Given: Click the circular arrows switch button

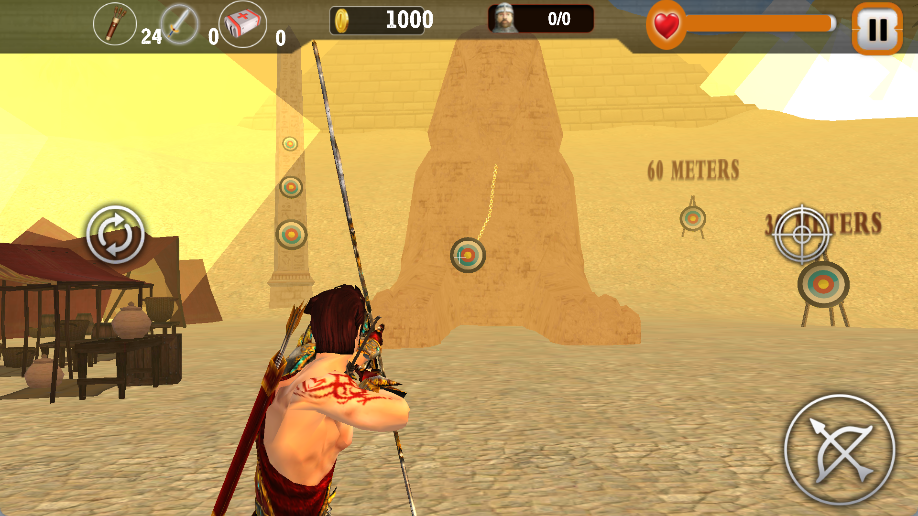Looking at the screenshot, I should point(115,235).
